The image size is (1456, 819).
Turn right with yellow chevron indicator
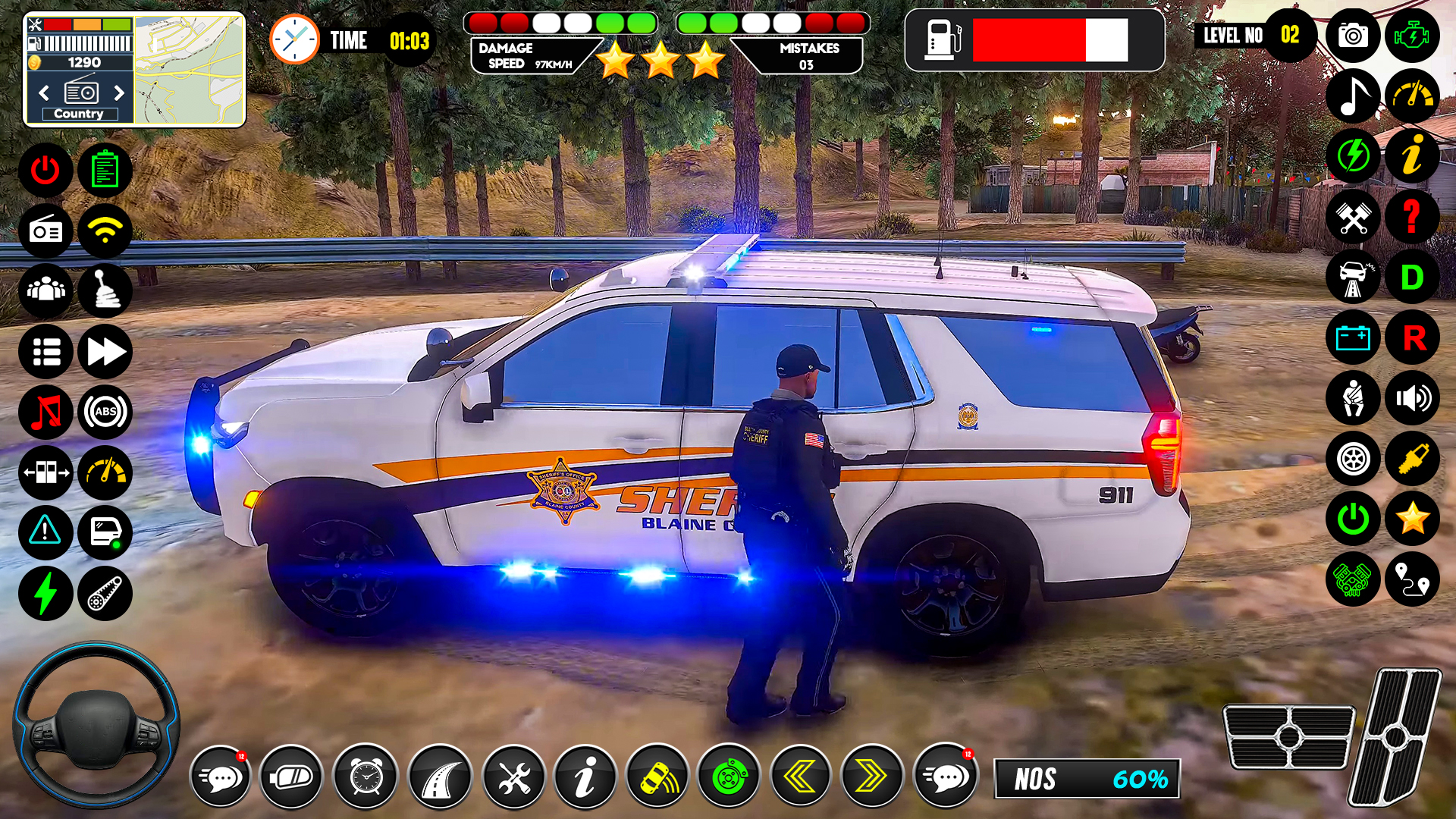click(x=872, y=777)
